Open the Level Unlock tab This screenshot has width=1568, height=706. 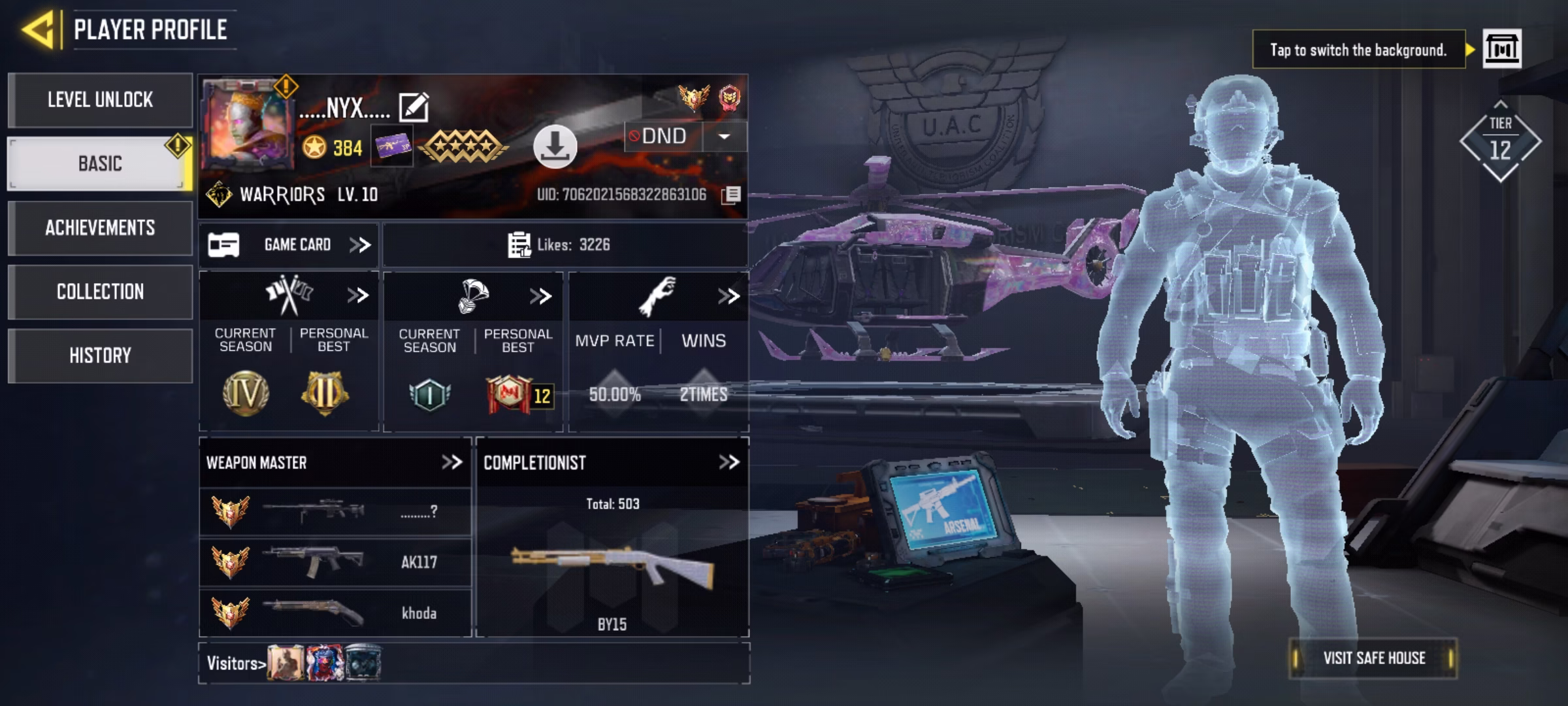pyautogui.click(x=100, y=100)
